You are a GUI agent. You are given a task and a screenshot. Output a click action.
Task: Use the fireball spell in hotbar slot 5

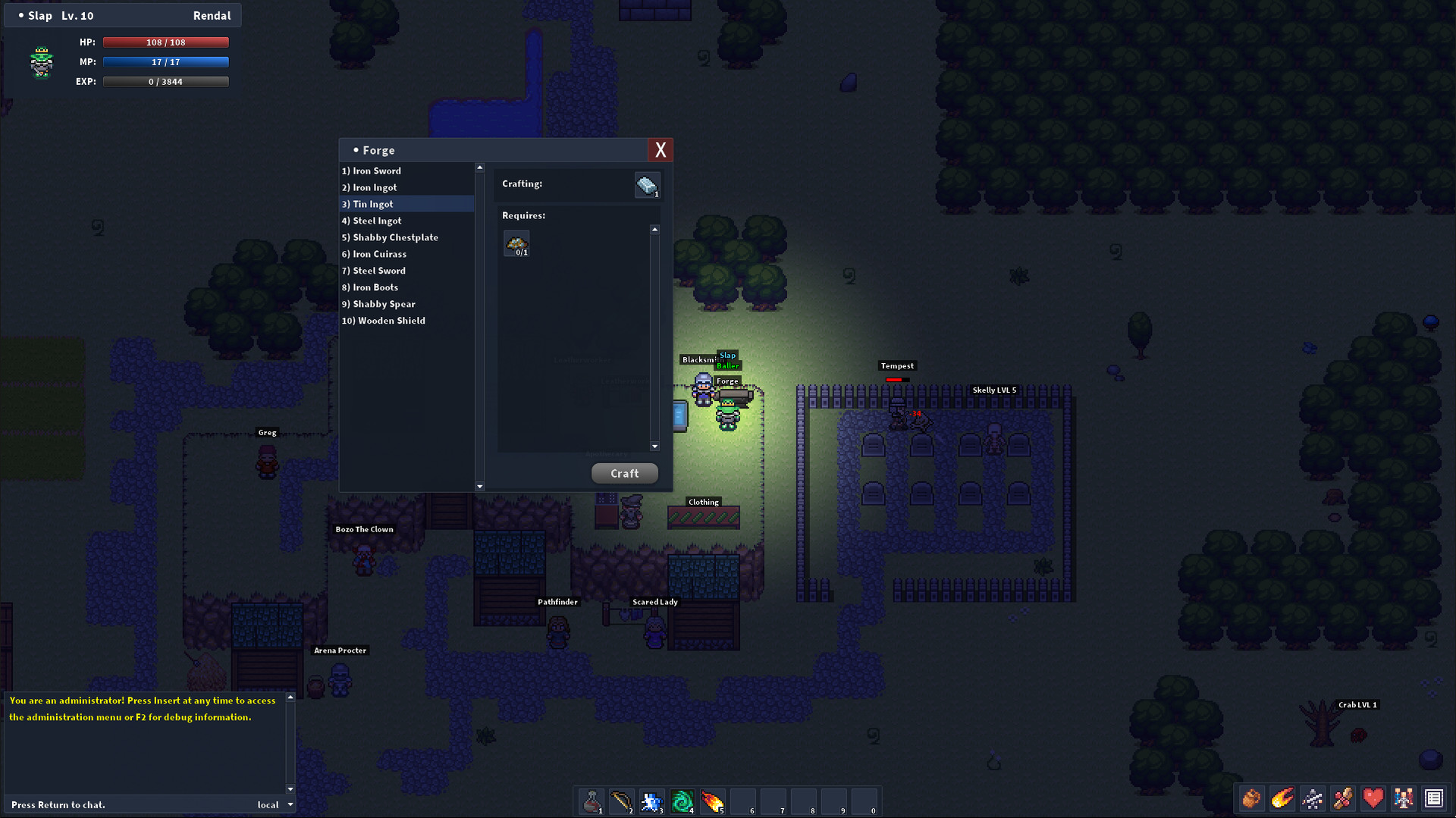(712, 801)
